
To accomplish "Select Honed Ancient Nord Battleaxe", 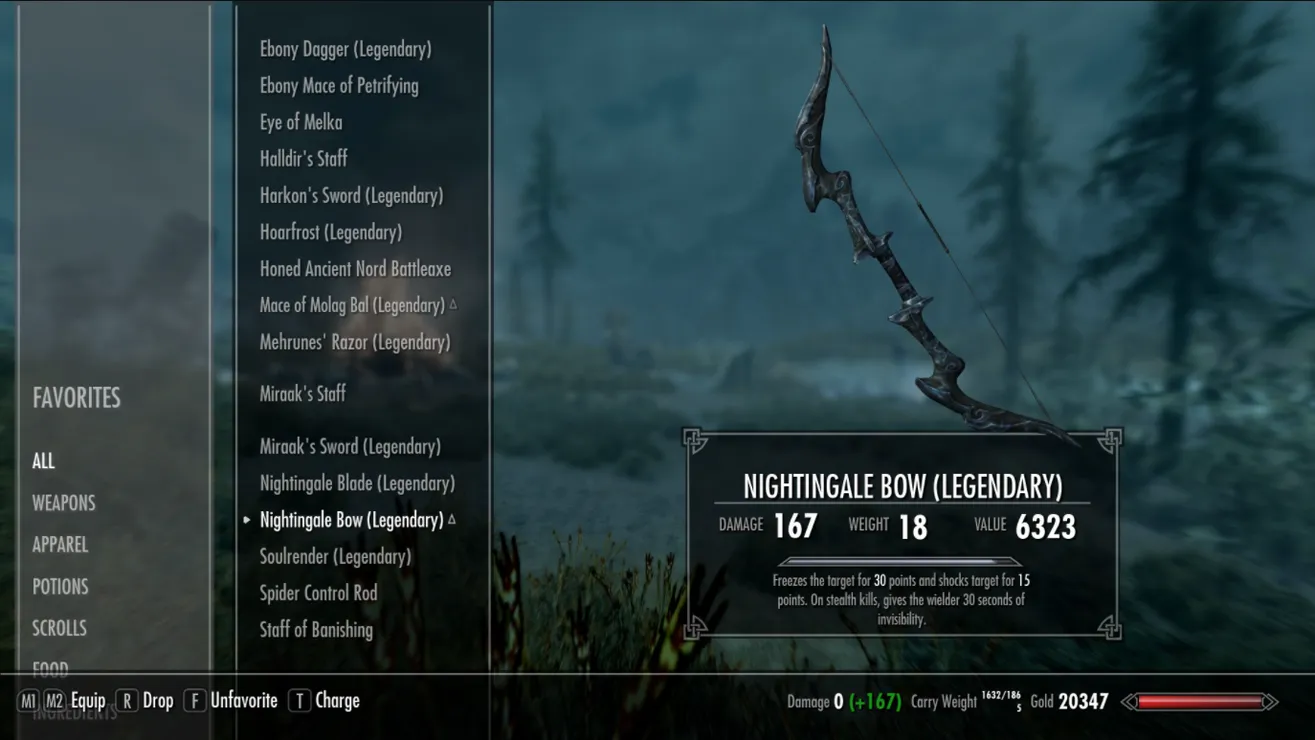I will pos(355,269).
